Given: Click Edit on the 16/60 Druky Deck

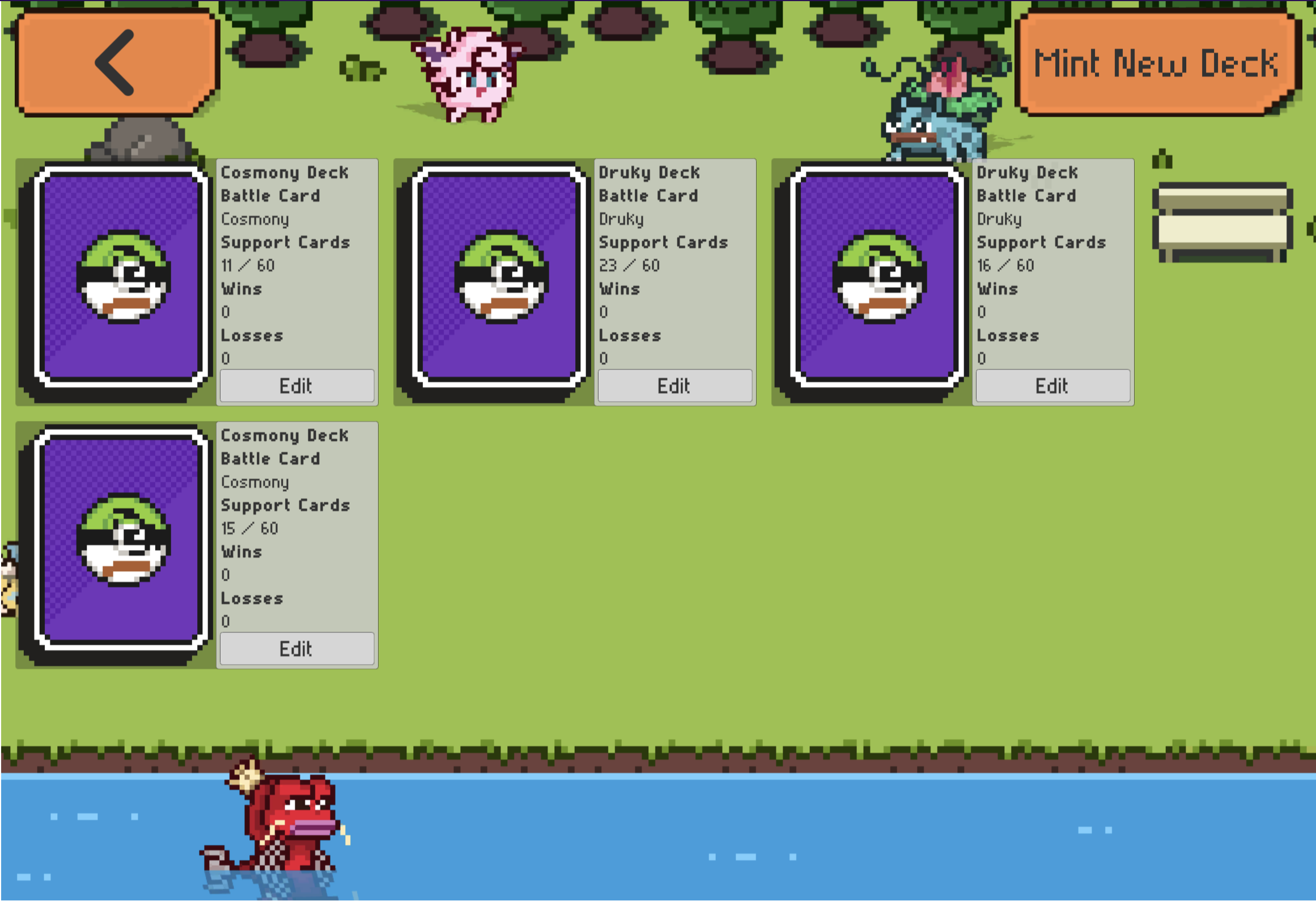Looking at the screenshot, I should (1052, 386).
